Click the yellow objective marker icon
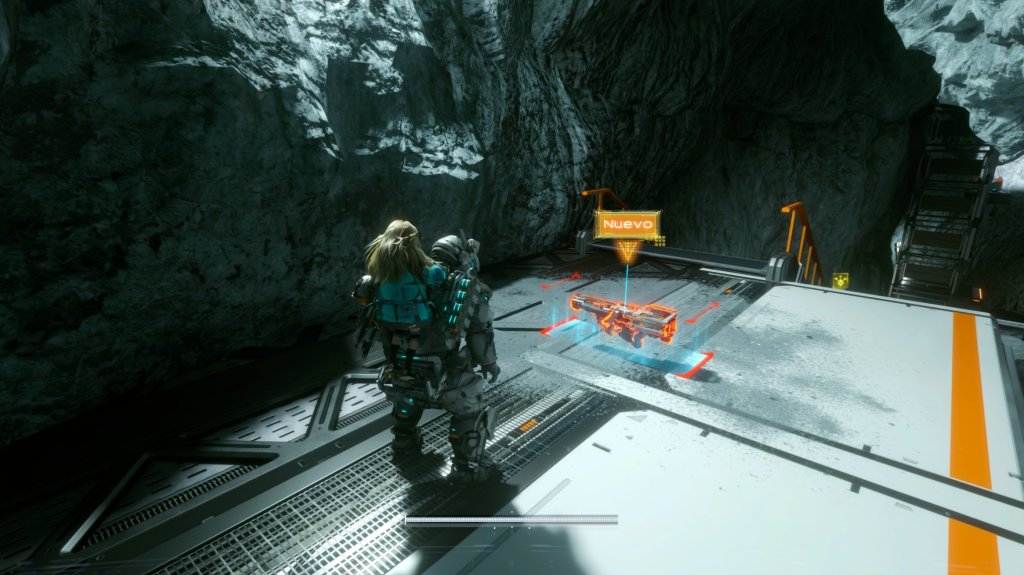Screen dimensions: 1024x575 [840, 281]
